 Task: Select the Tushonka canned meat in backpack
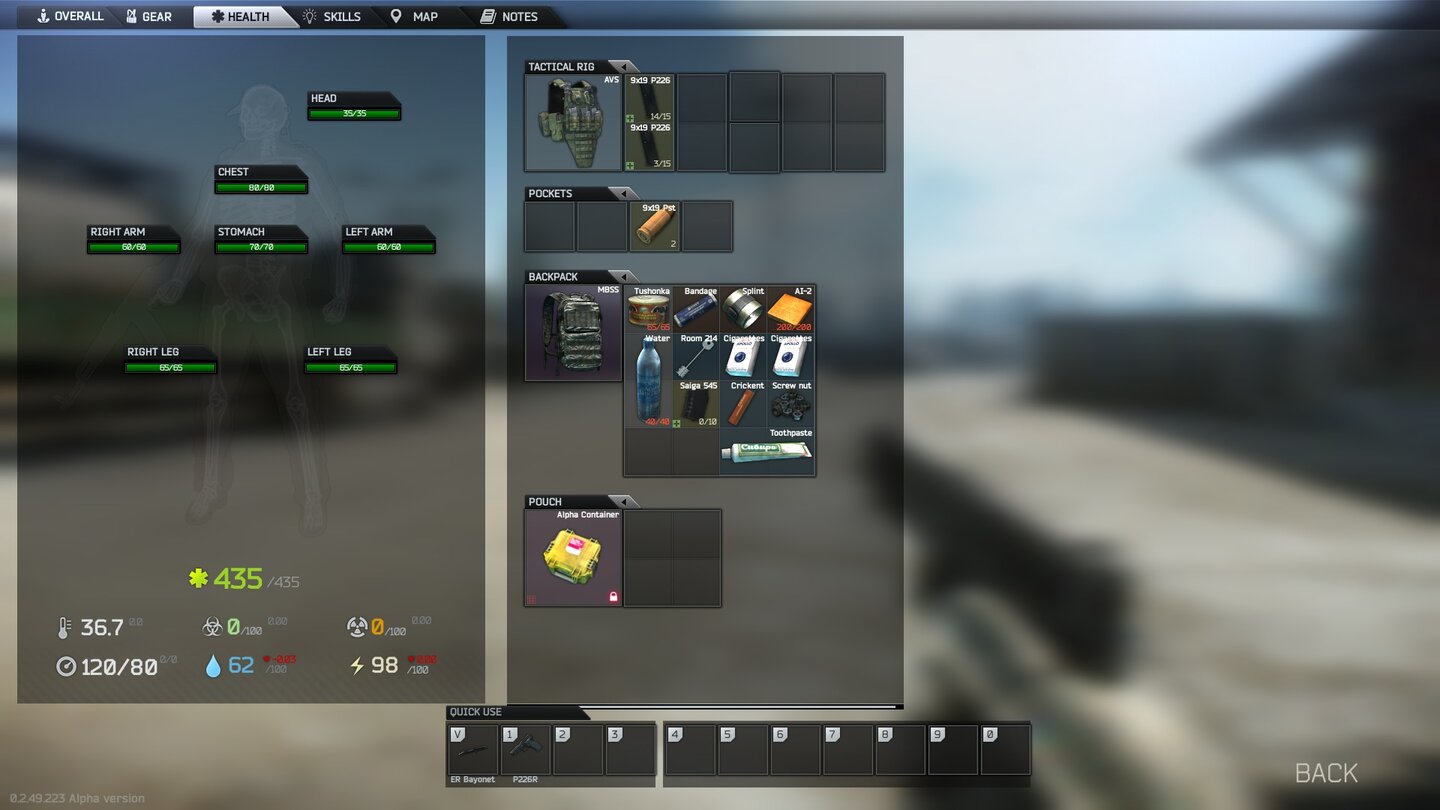(x=648, y=308)
